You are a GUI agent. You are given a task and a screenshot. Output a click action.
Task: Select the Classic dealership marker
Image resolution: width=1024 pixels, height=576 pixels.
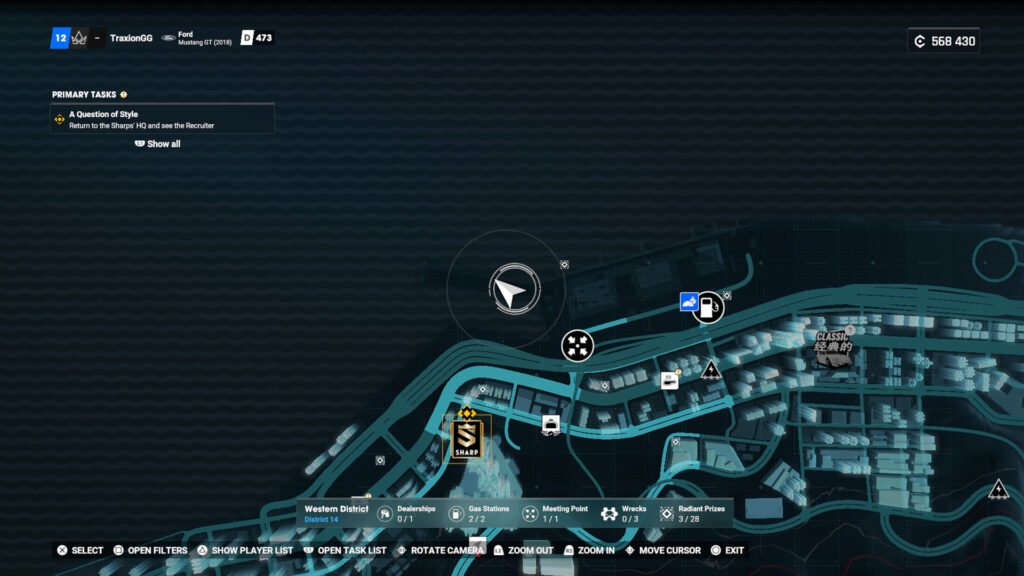pos(832,349)
